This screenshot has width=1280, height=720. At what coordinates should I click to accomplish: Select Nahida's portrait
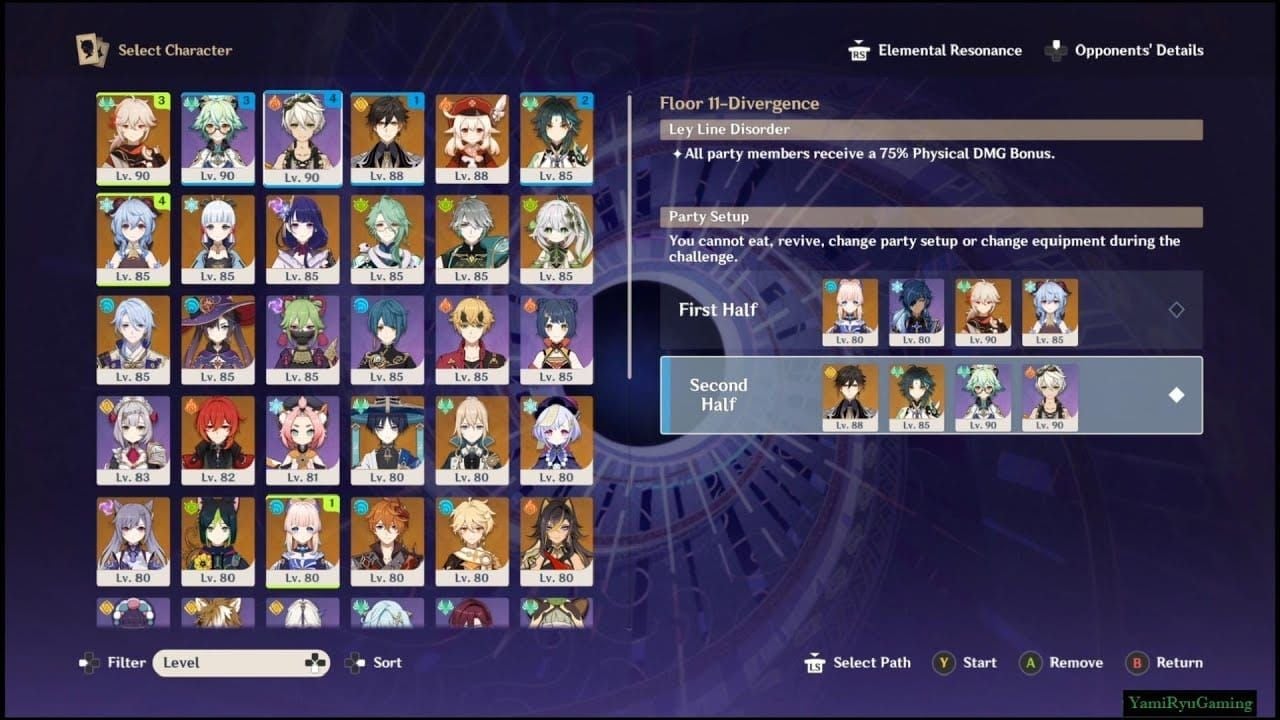coord(557,237)
